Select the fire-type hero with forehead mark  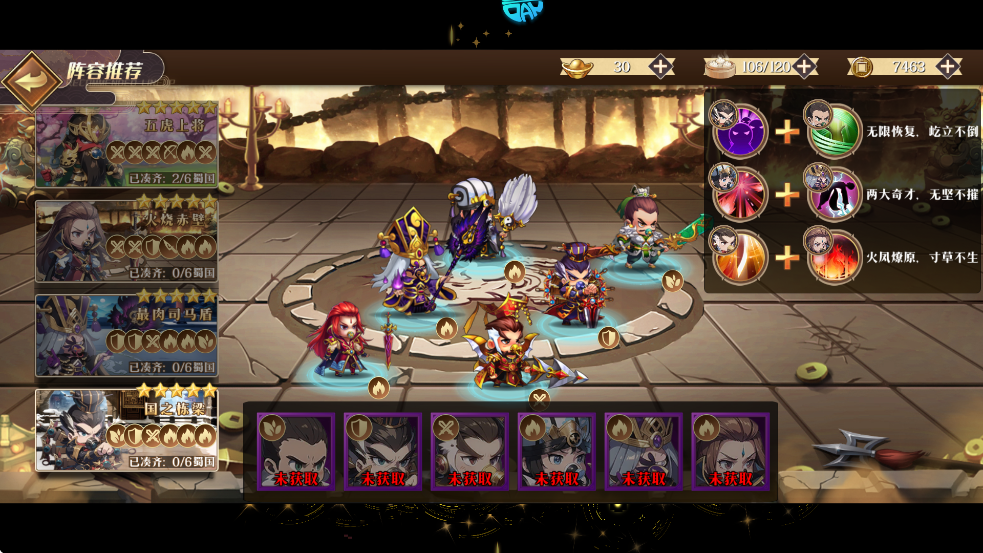(x=730, y=452)
